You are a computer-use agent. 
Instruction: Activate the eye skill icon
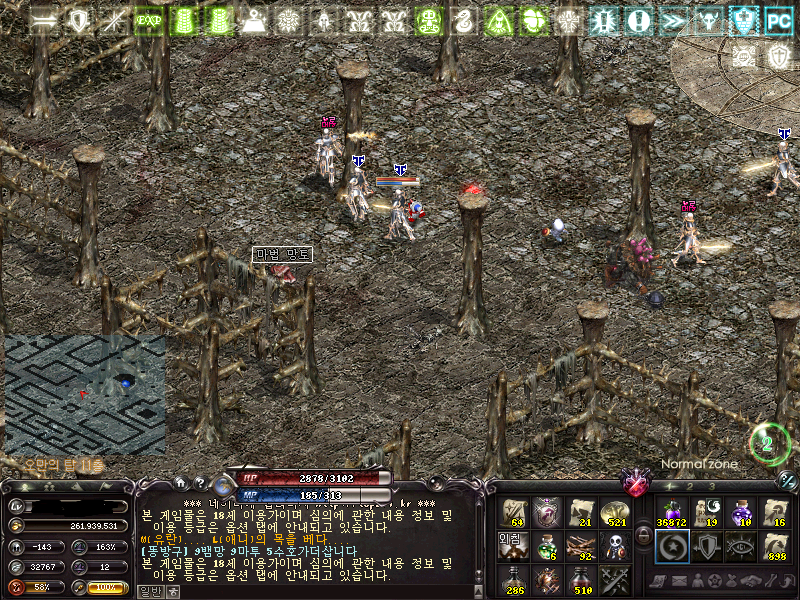tap(741, 546)
